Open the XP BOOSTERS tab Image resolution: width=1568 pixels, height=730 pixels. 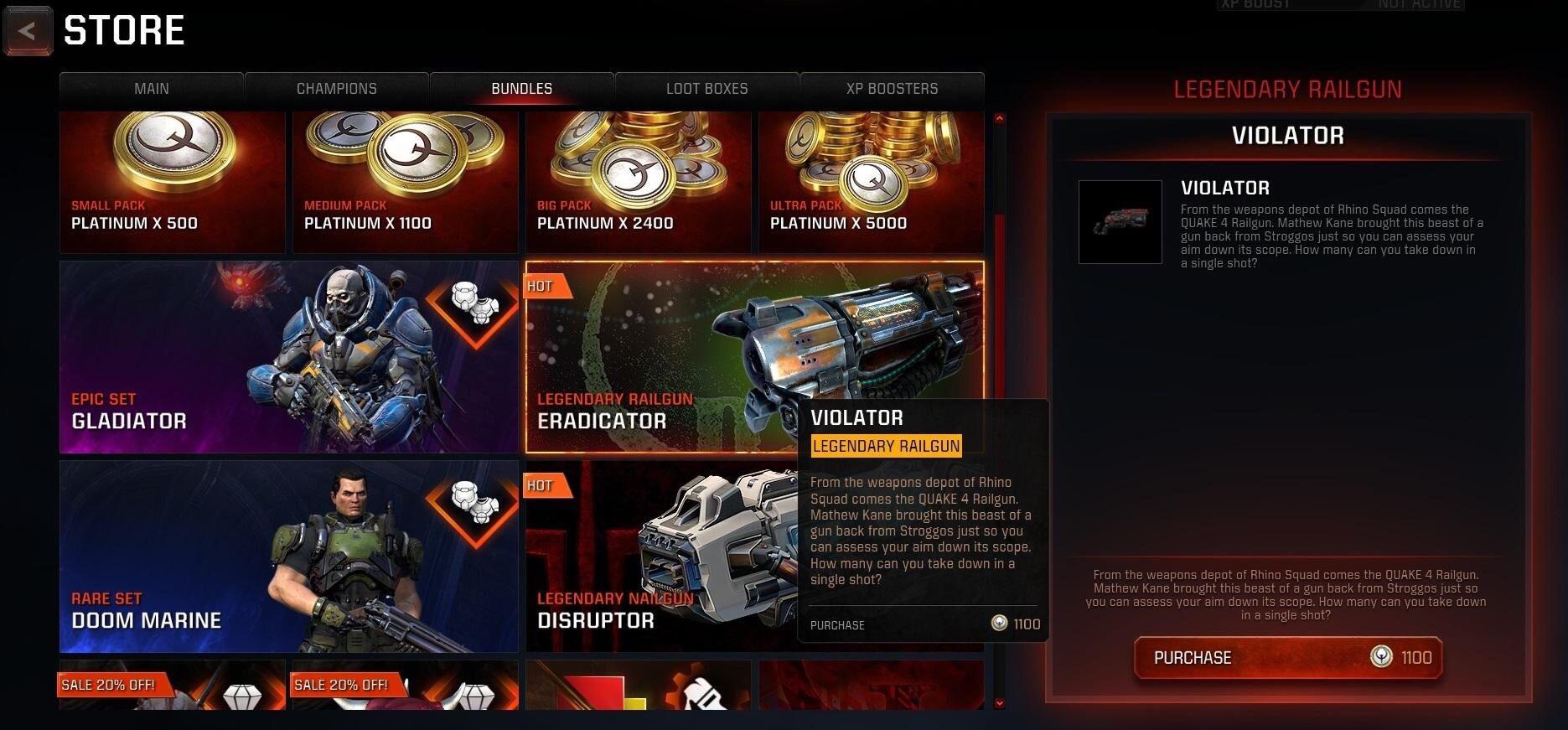892,88
